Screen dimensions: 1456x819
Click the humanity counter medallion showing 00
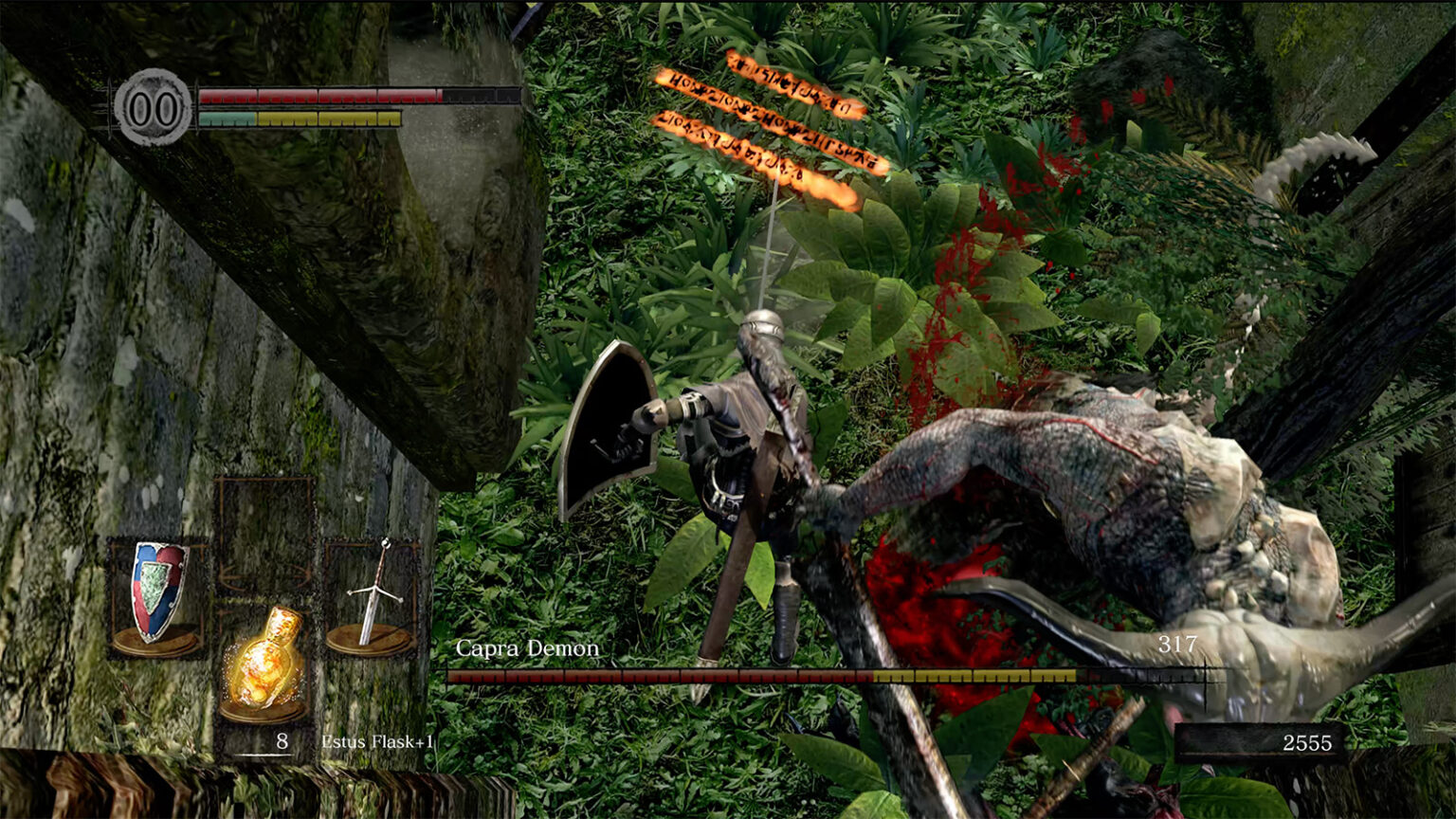[x=152, y=106]
